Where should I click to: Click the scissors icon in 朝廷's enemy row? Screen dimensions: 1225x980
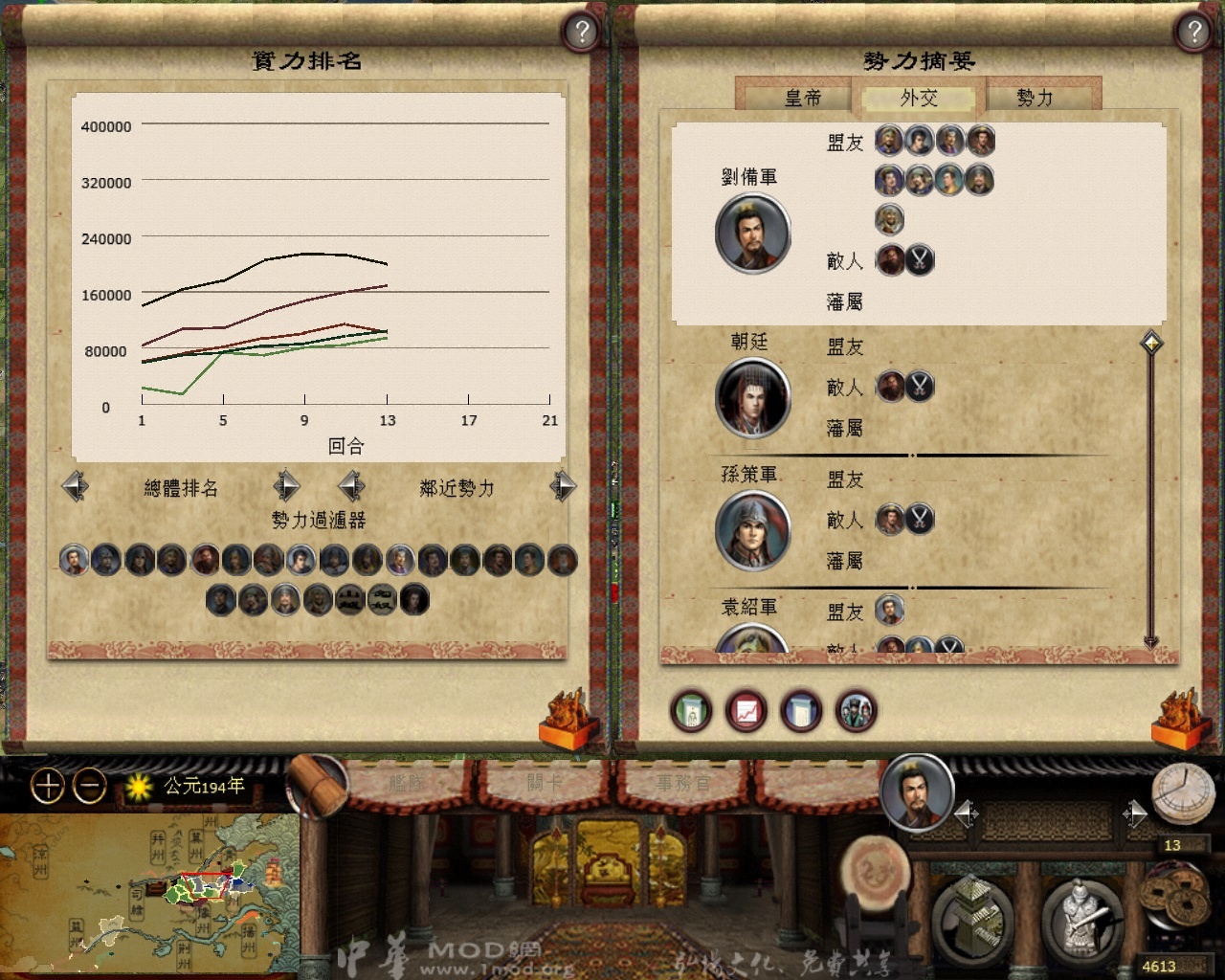[x=921, y=387]
